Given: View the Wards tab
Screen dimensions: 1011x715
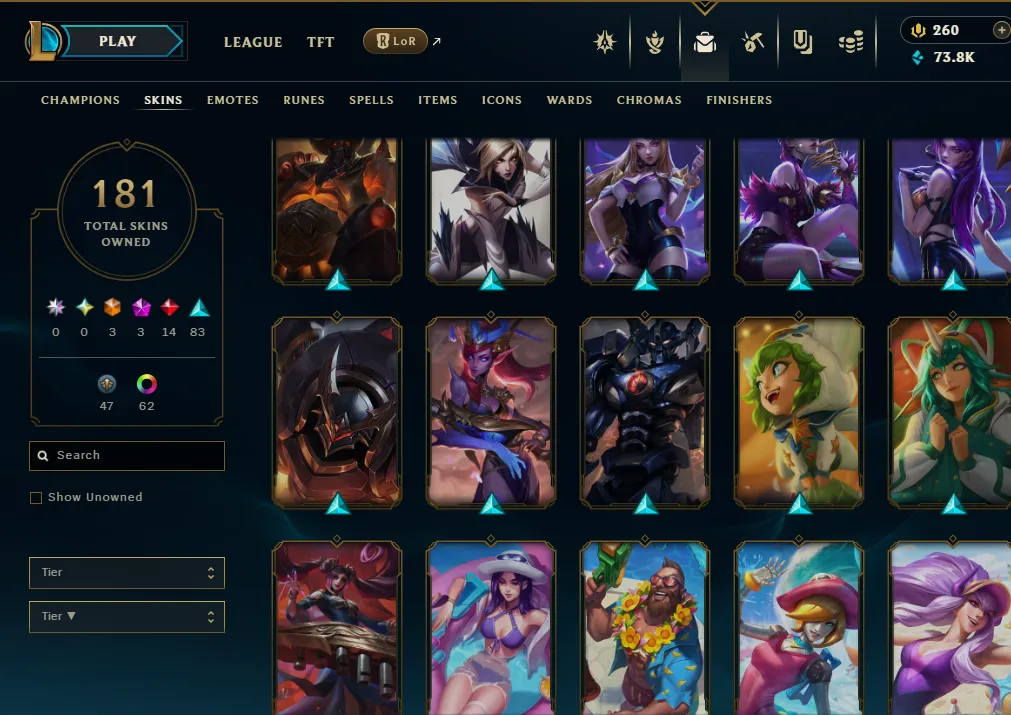Looking at the screenshot, I should click(x=569, y=100).
